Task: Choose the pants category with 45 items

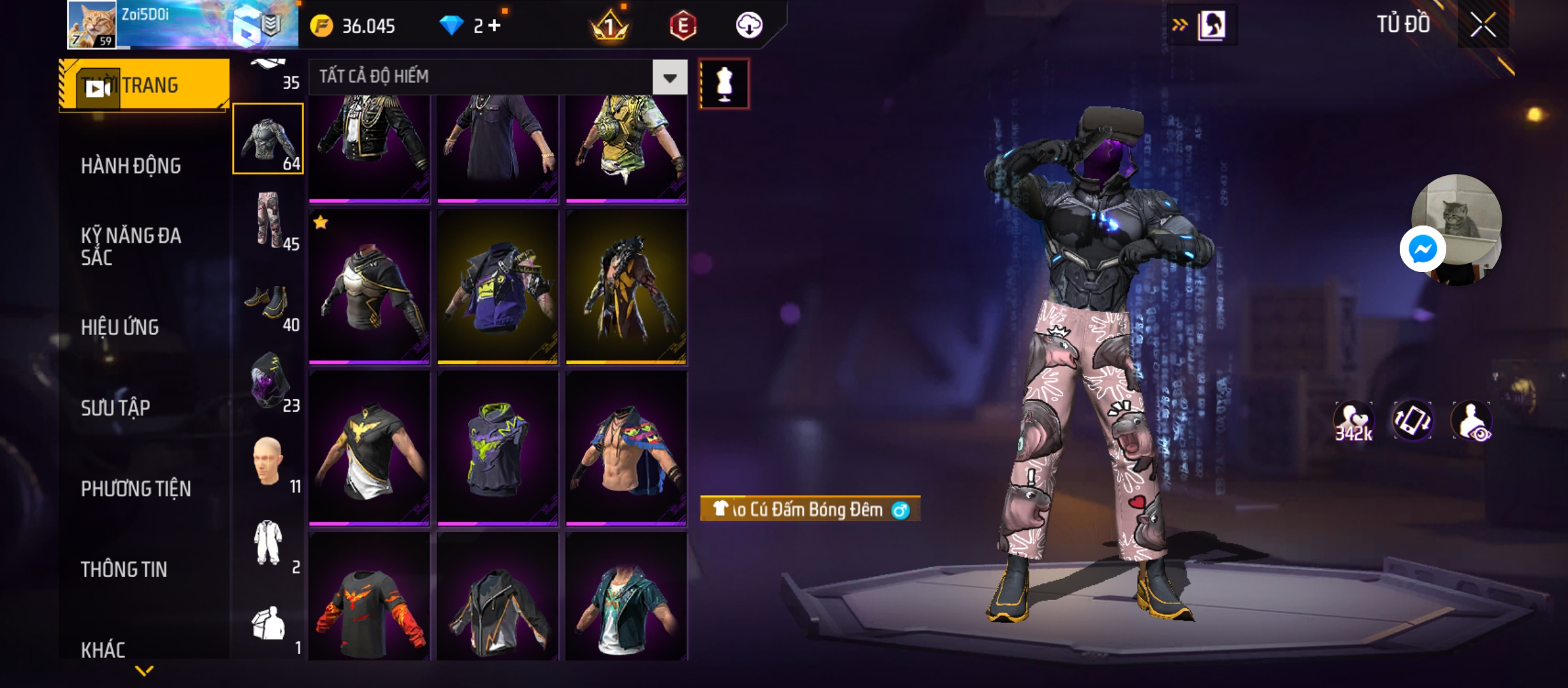Action: [x=268, y=220]
